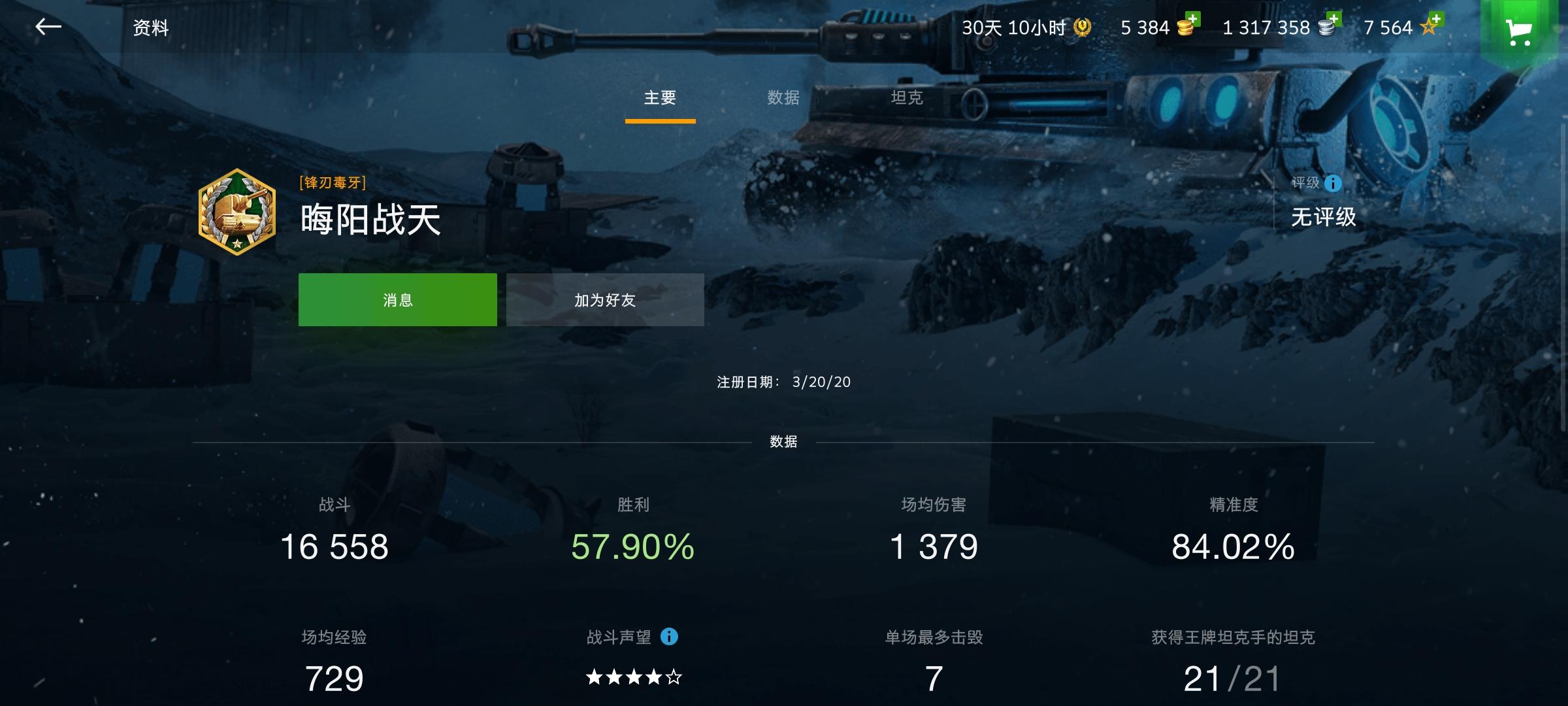
Task: Click the free experience star plus icon
Action: (1436, 19)
